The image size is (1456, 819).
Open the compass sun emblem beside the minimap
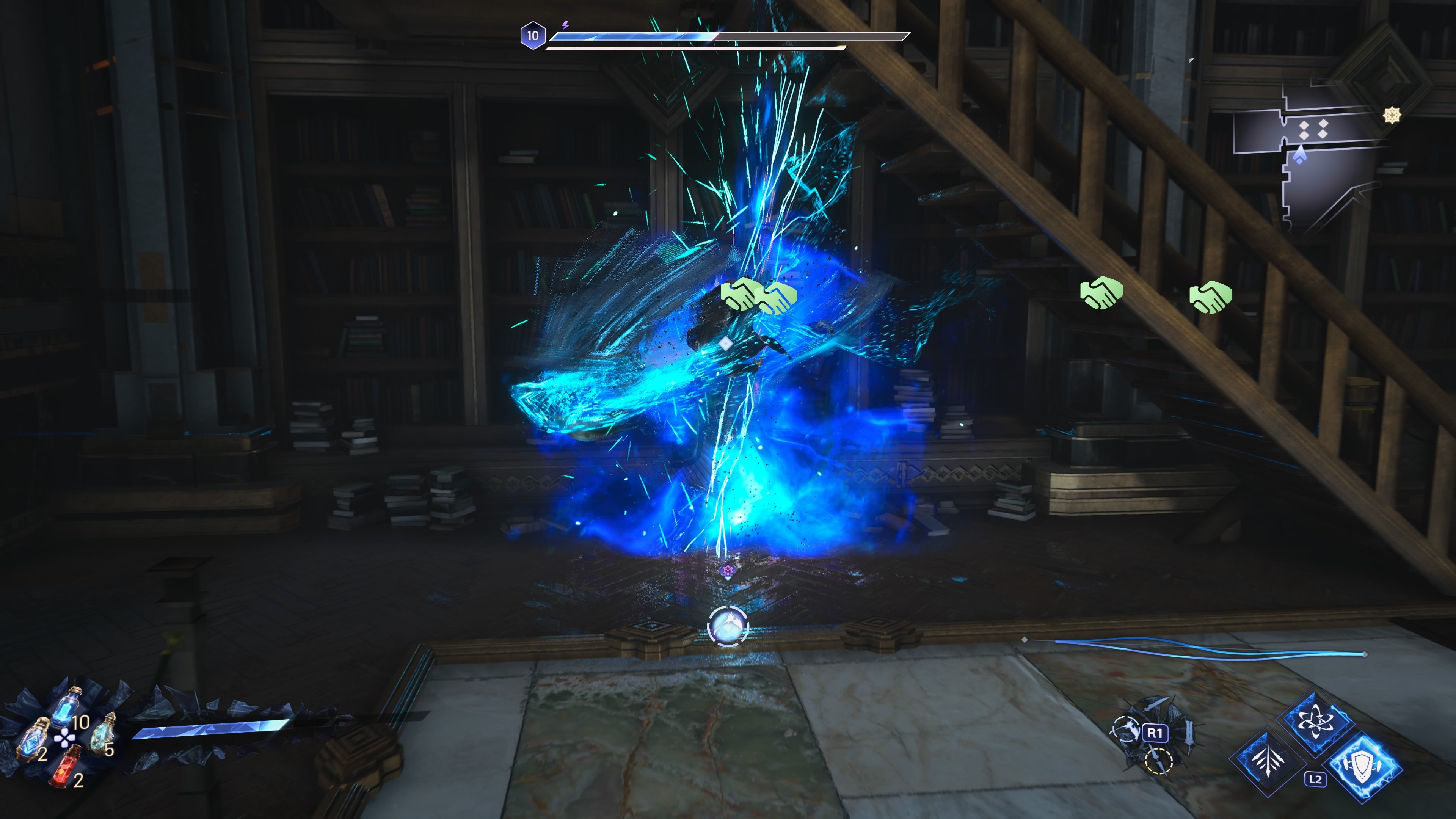coord(1392,115)
